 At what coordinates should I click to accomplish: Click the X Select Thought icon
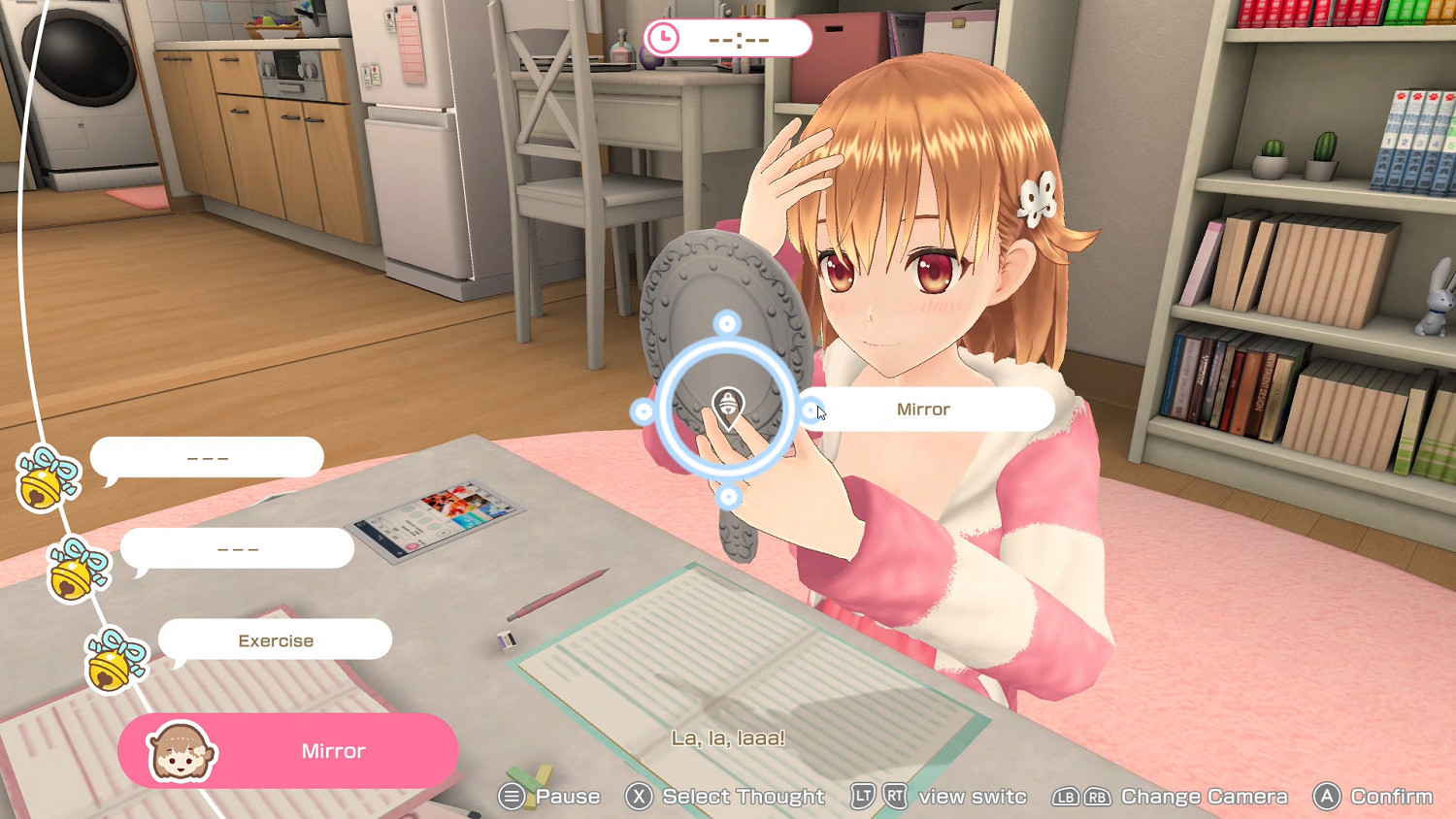(x=639, y=796)
